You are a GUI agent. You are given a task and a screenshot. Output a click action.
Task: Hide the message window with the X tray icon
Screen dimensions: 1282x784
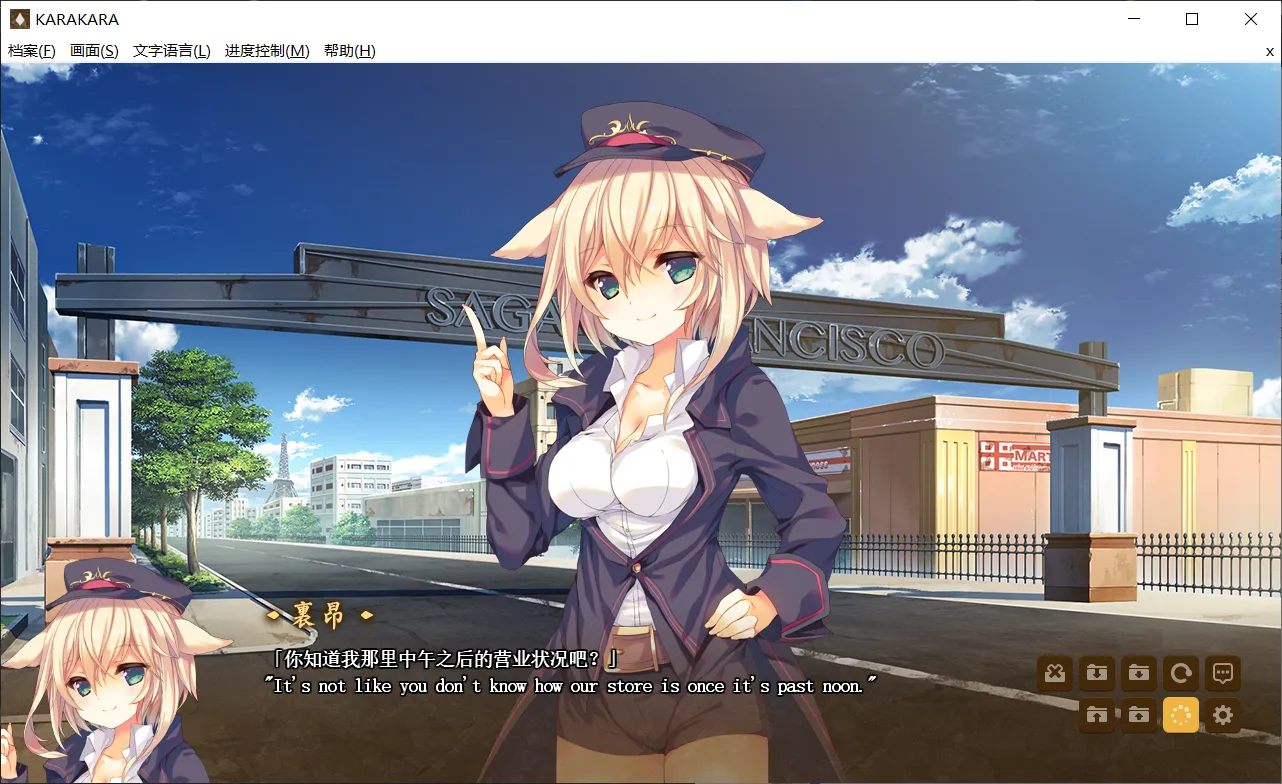pos(1054,673)
